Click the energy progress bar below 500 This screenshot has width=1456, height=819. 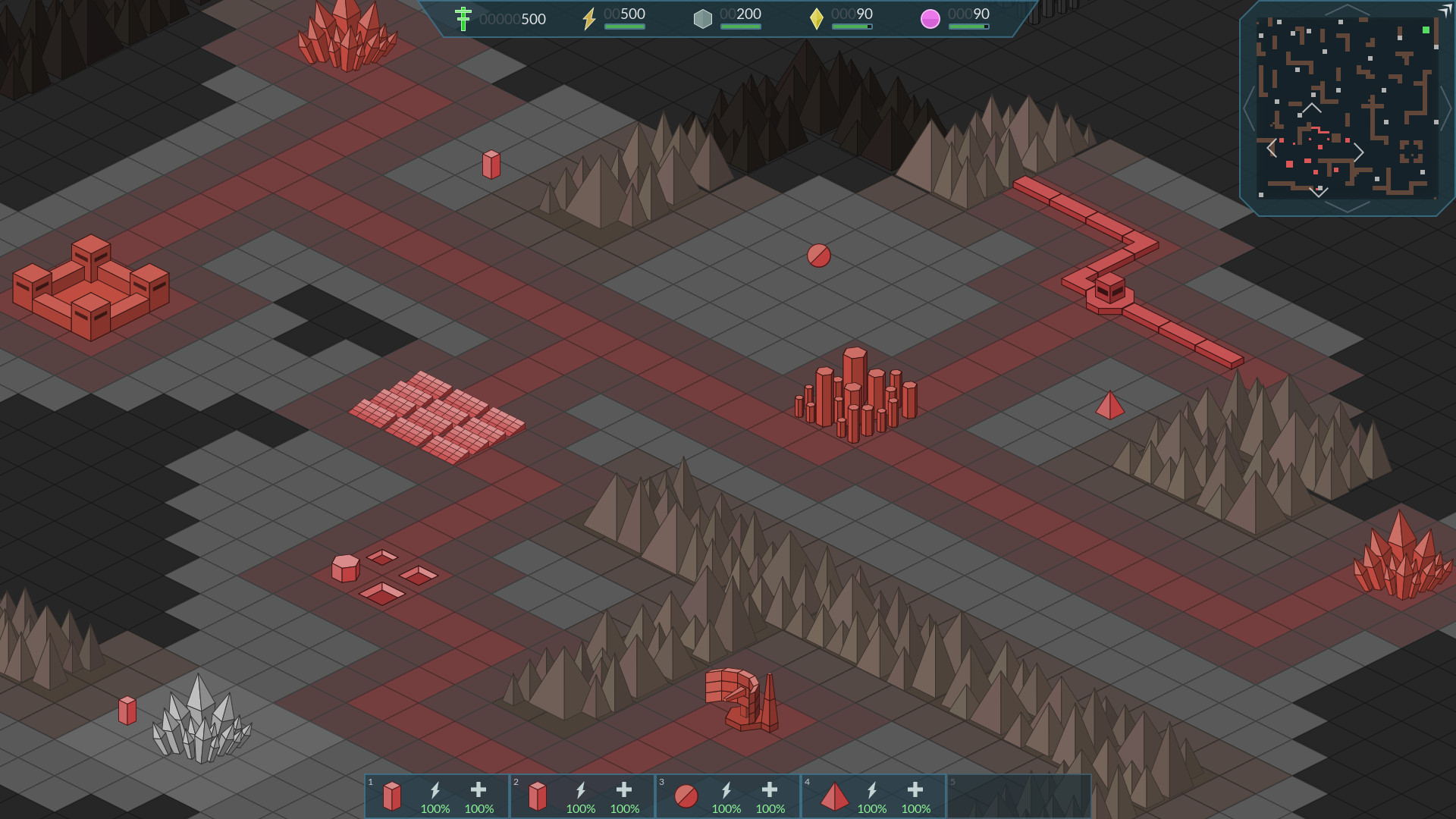(624, 27)
